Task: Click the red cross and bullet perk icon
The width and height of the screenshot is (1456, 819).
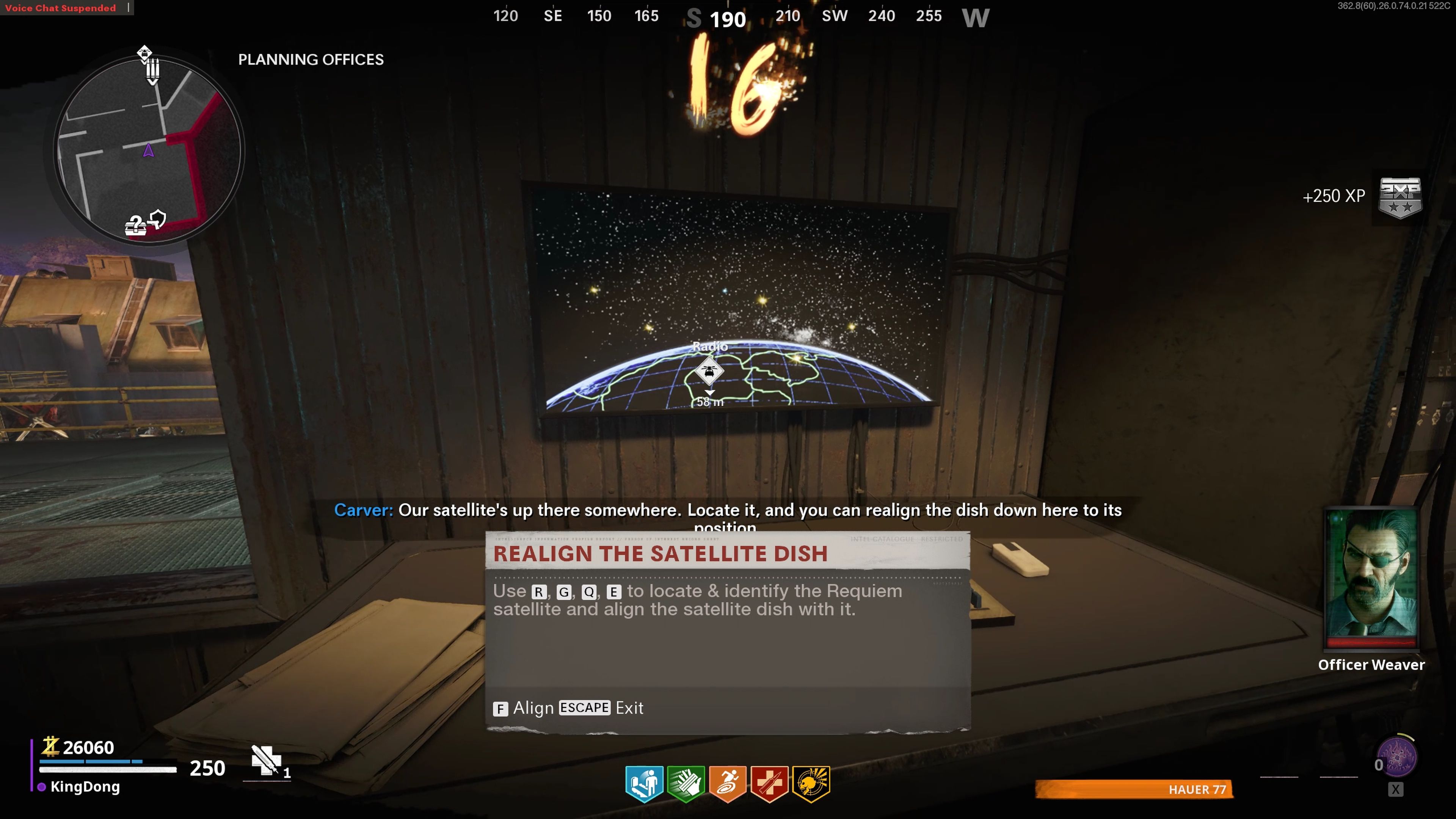Action: click(x=769, y=783)
